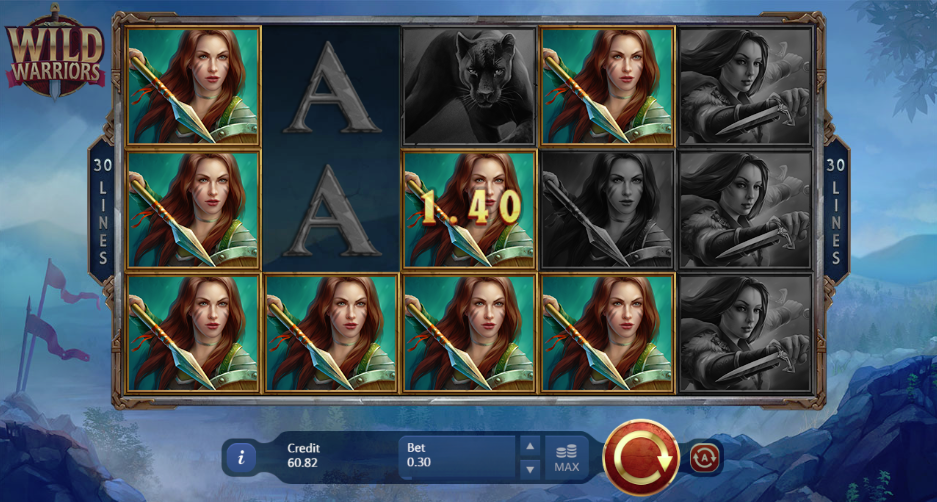
Task: Open the info paytable button
Action: click(241, 458)
